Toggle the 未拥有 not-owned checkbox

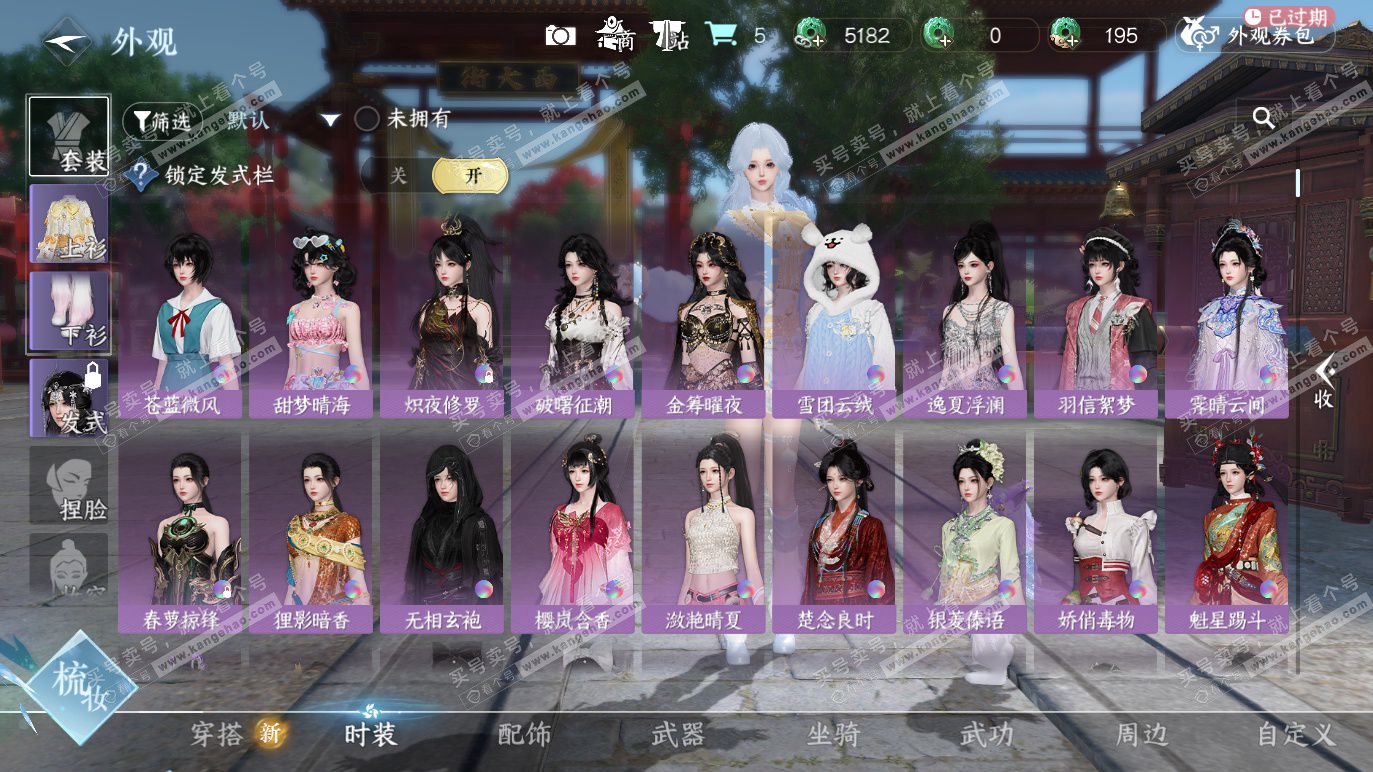[x=367, y=119]
